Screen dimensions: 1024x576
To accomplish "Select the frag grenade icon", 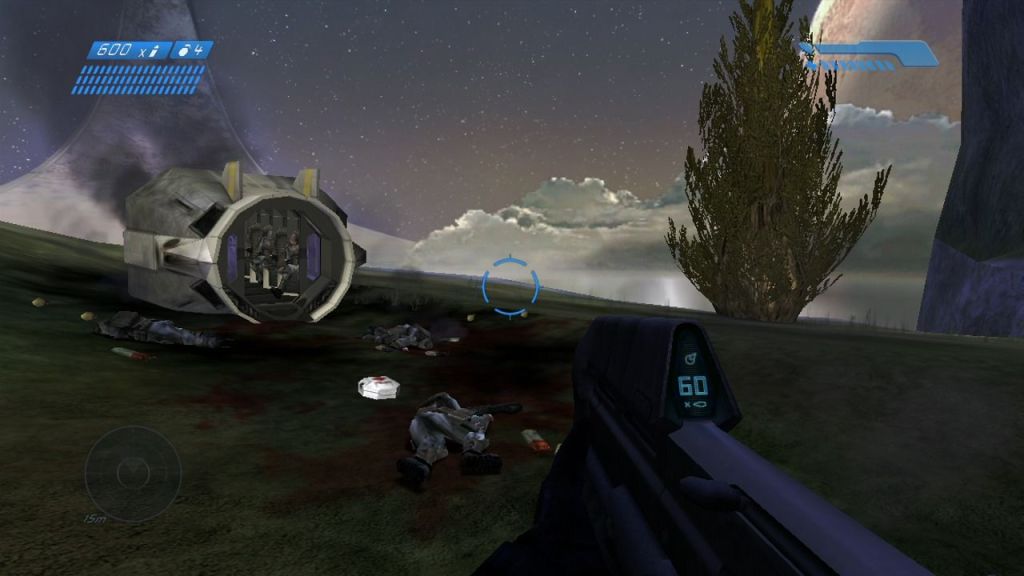I will pos(186,49).
